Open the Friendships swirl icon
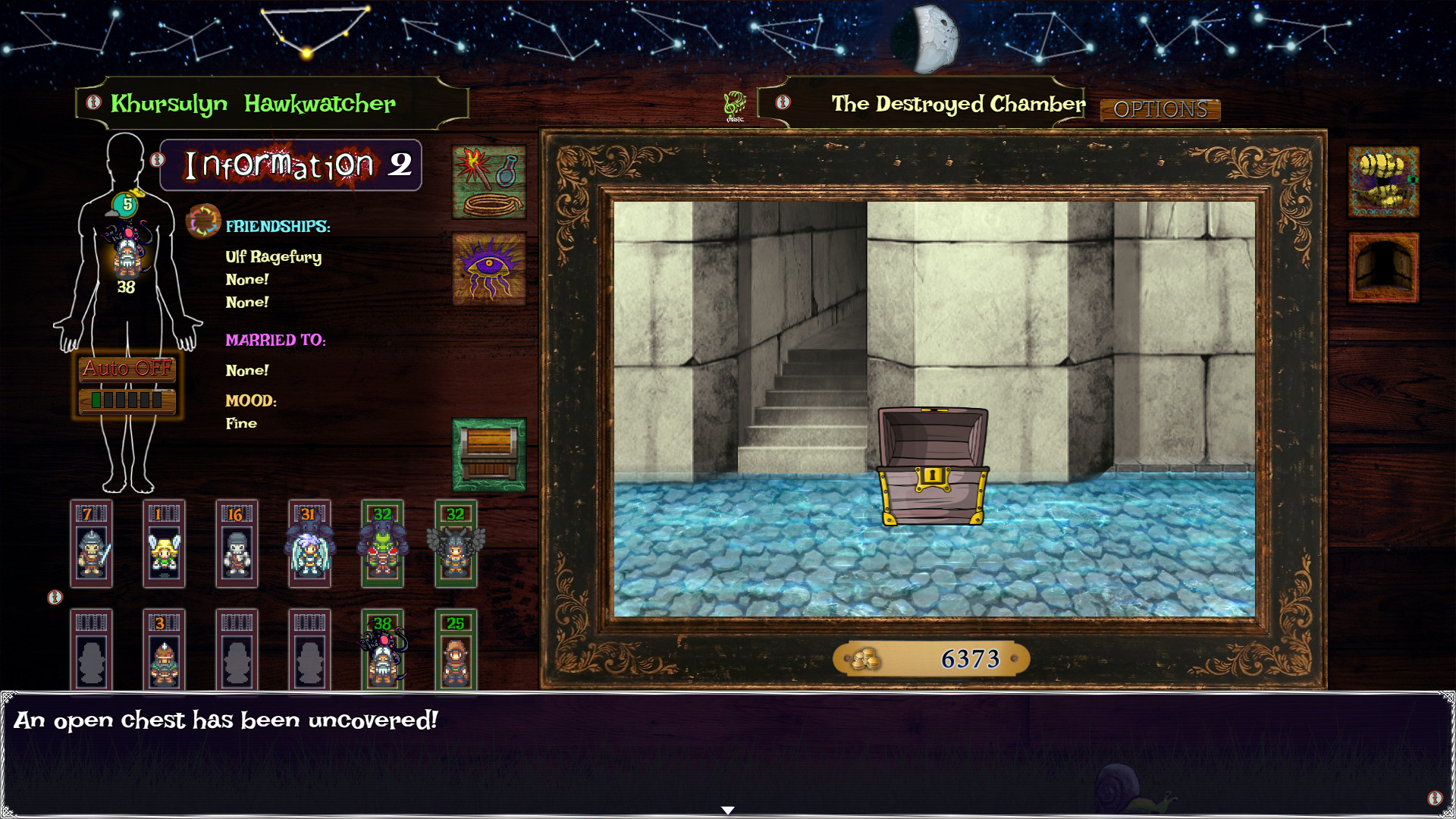 tap(203, 222)
